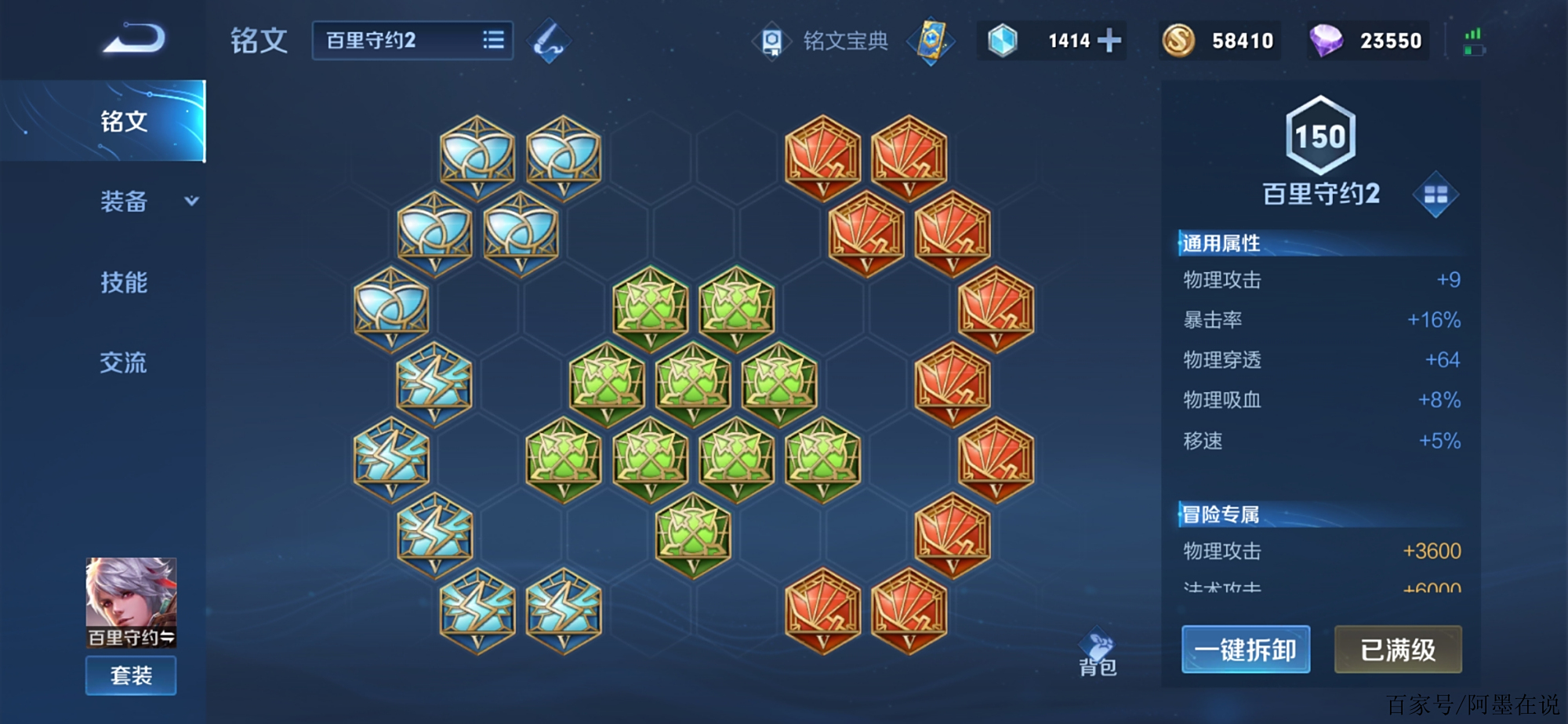The image size is (1568, 724).
Task: Add more rune fragments with plus button
Action: tap(1109, 41)
